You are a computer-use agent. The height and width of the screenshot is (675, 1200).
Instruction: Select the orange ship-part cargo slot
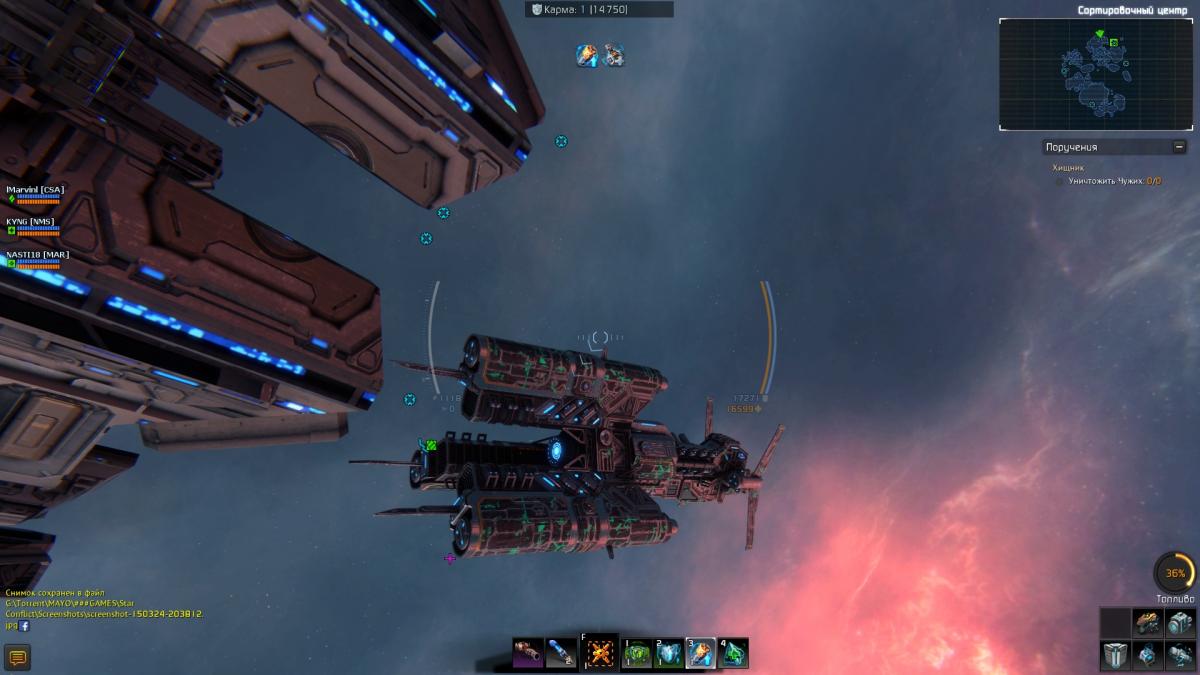(x=1147, y=623)
